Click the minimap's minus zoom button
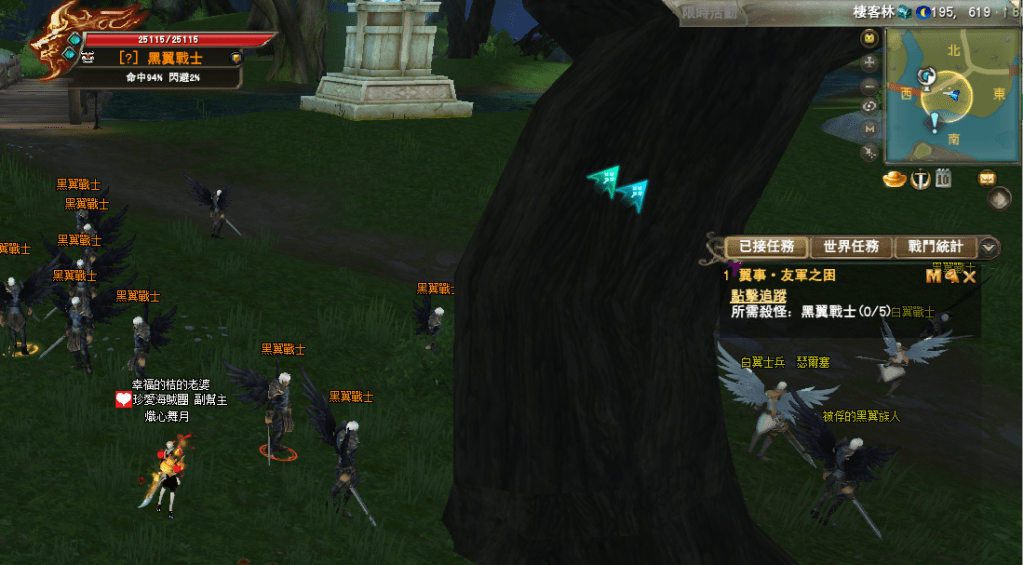1023x565 pixels. tap(869, 85)
